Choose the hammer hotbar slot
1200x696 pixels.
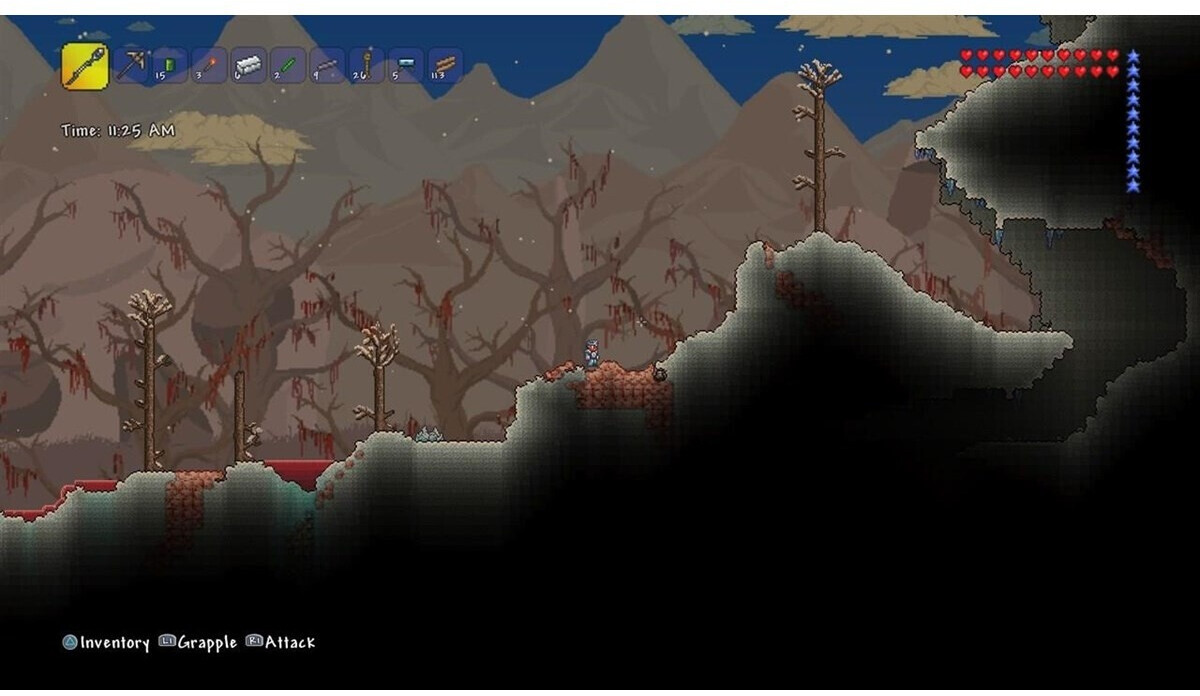(x=406, y=66)
